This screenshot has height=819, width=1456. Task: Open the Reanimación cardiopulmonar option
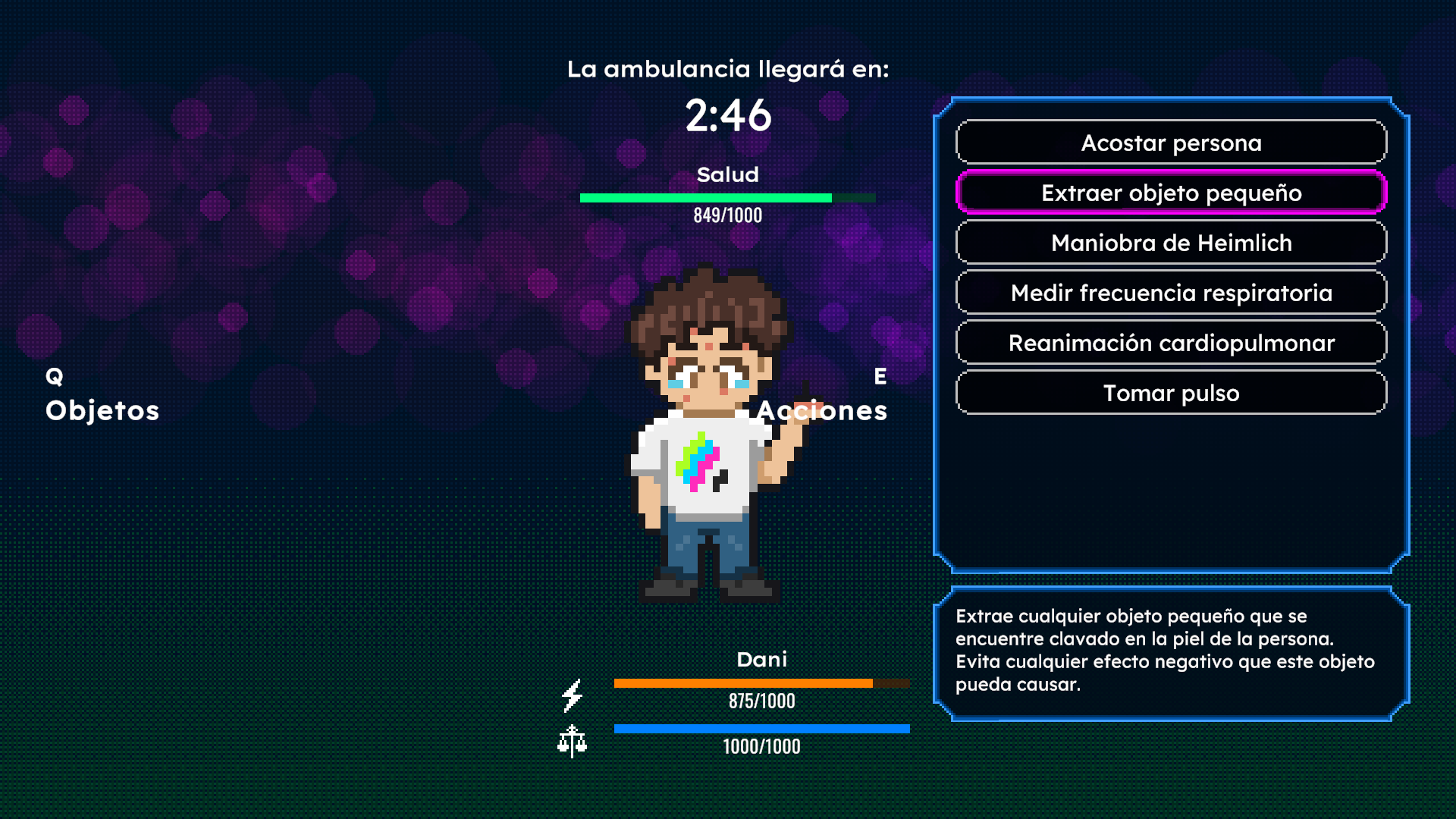[x=1171, y=343]
